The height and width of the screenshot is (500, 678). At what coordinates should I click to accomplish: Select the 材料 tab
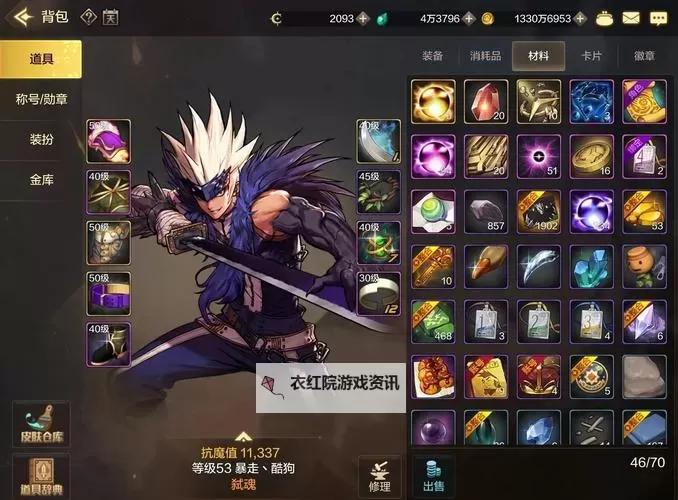click(538, 57)
